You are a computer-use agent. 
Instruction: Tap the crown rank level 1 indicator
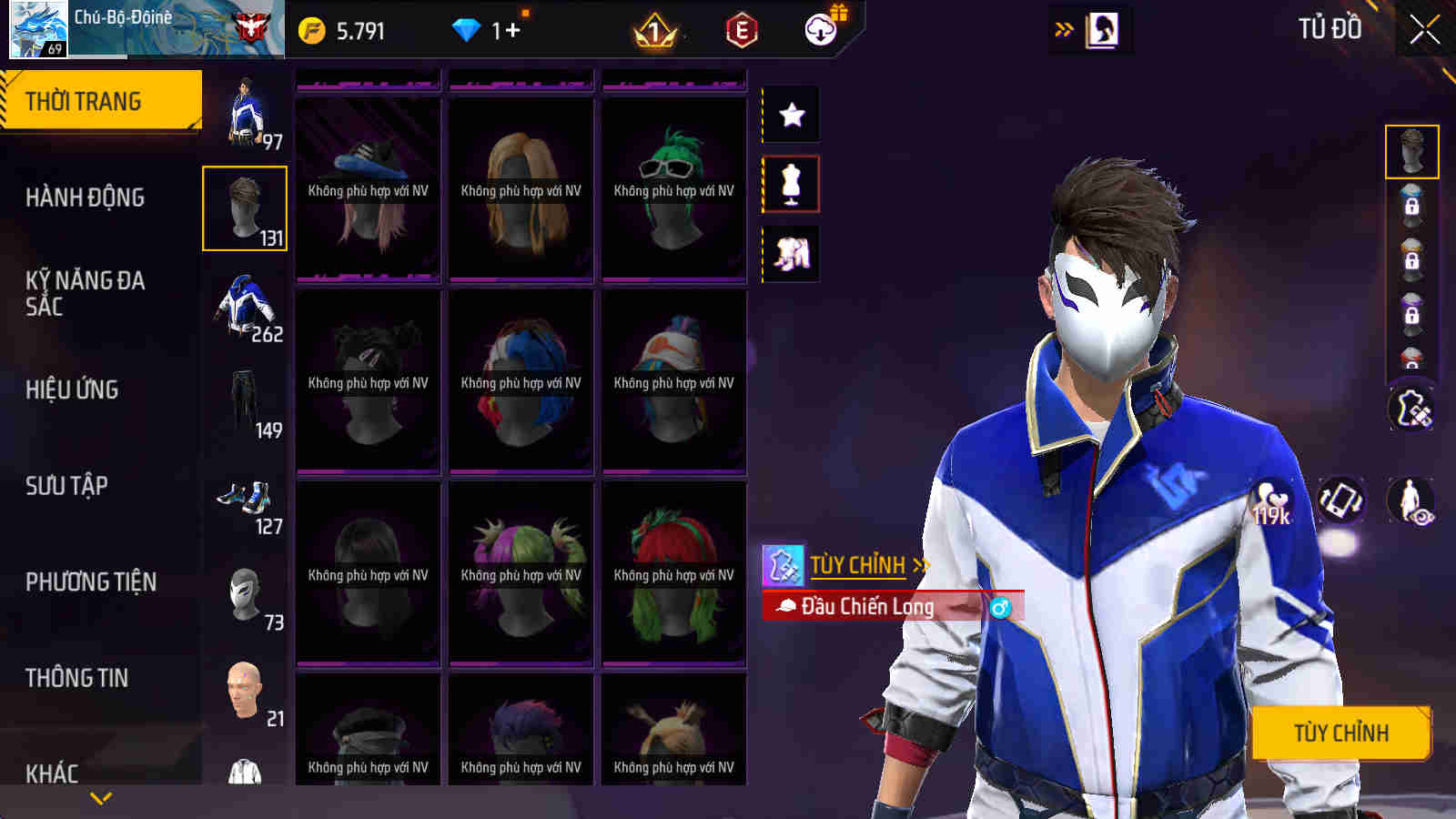click(x=652, y=30)
